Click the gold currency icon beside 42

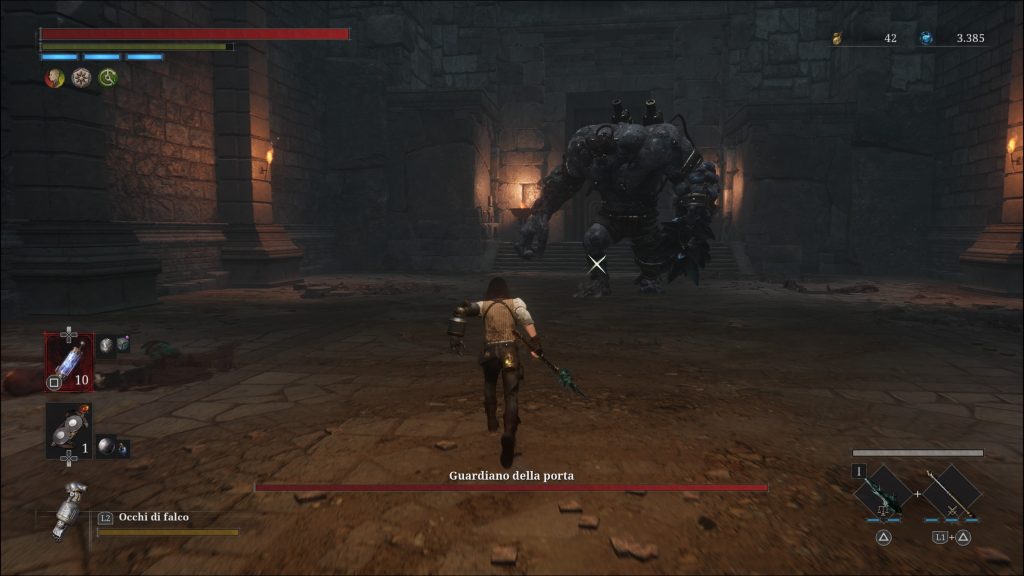[838, 38]
